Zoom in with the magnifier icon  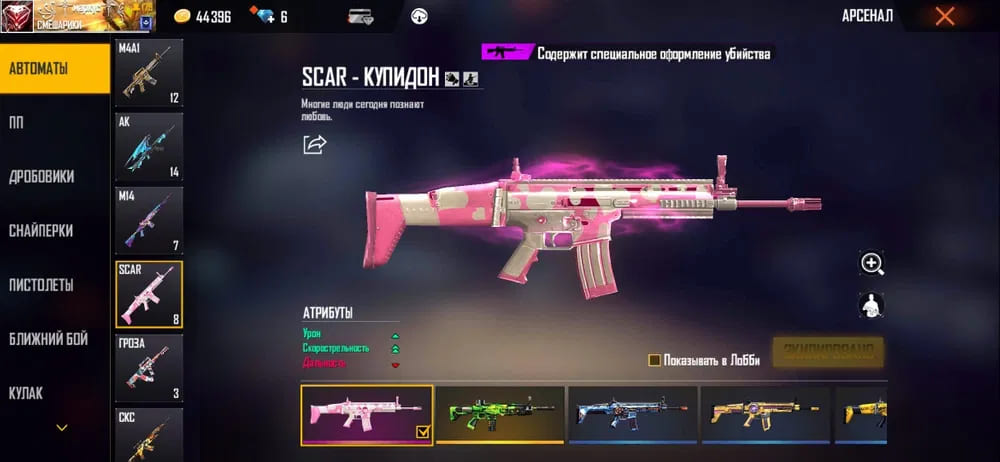[x=872, y=263]
